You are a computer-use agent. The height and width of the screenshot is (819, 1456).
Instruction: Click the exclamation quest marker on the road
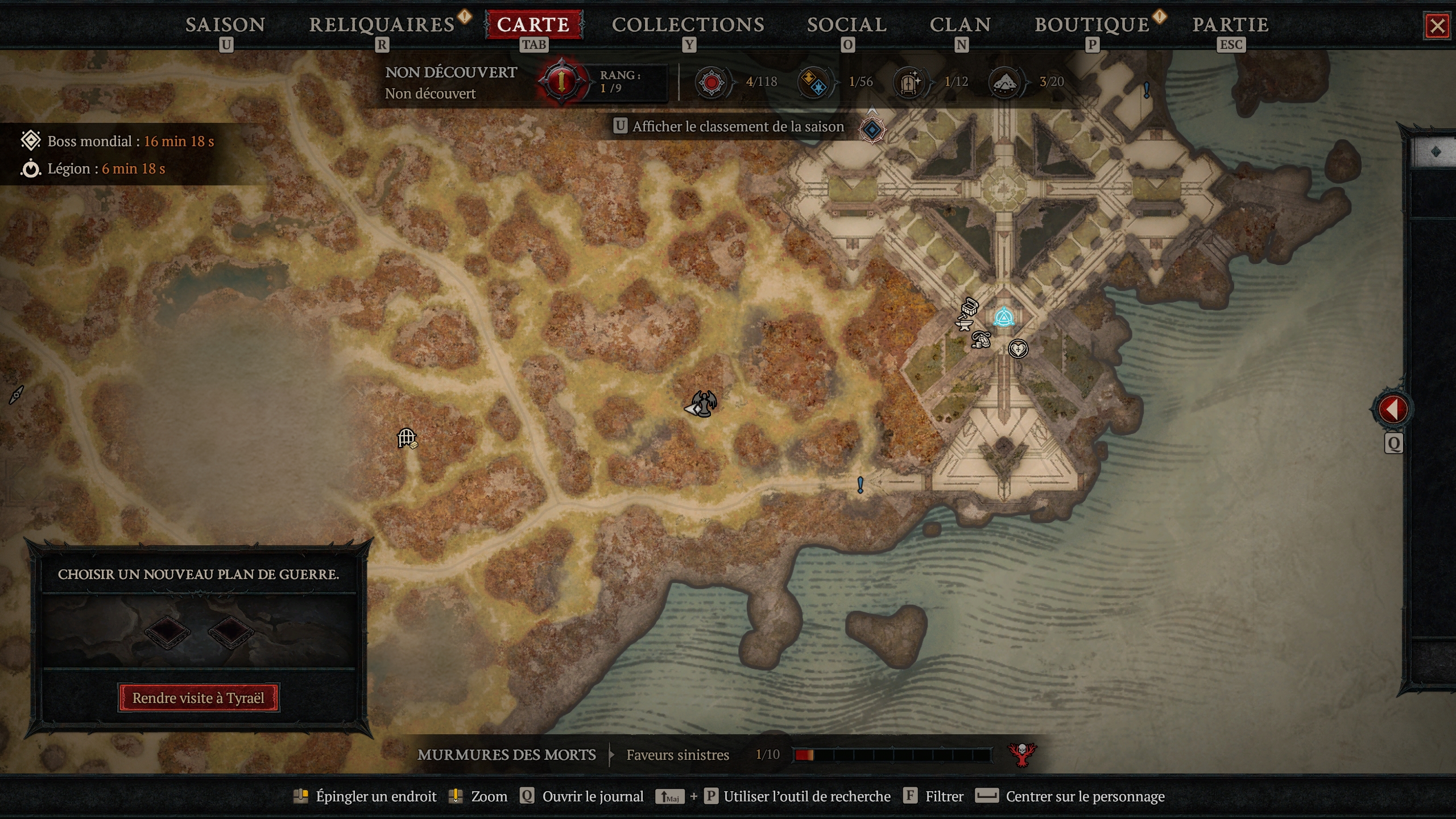[x=861, y=485]
